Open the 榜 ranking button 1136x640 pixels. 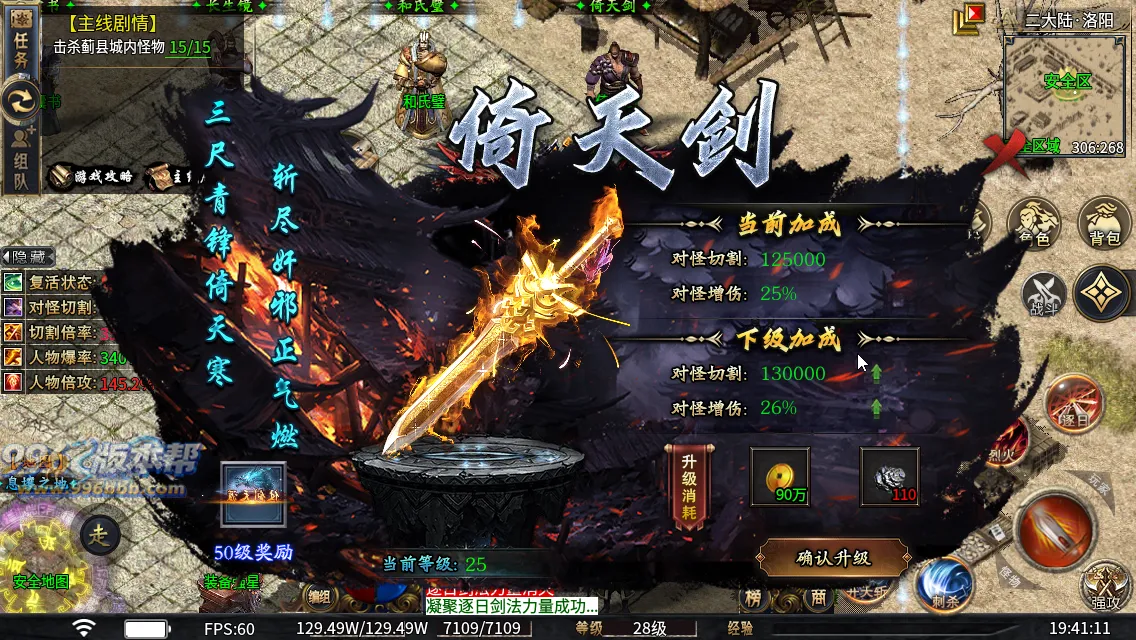[x=754, y=598]
